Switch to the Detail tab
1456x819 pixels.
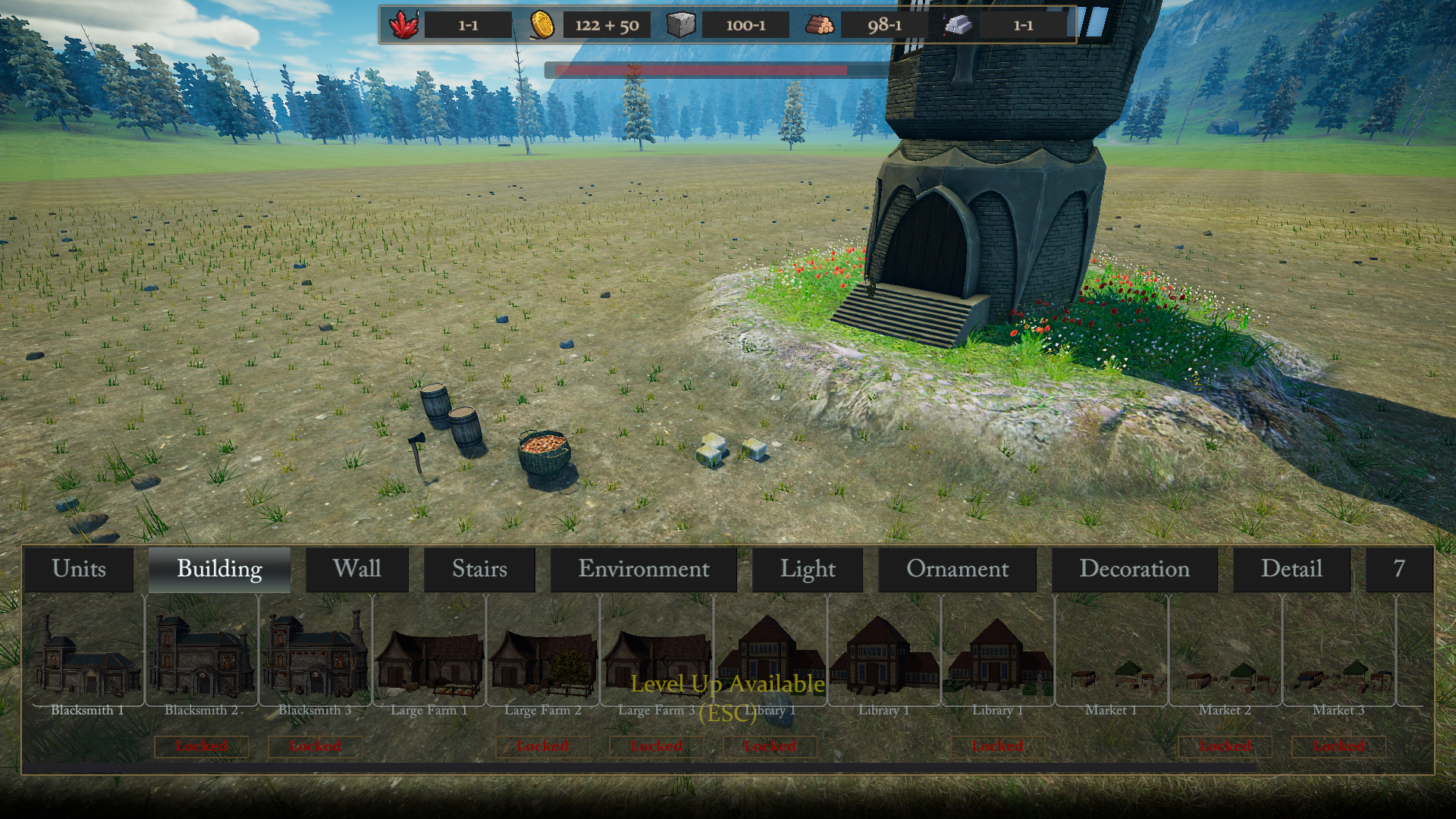tap(1291, 569)
